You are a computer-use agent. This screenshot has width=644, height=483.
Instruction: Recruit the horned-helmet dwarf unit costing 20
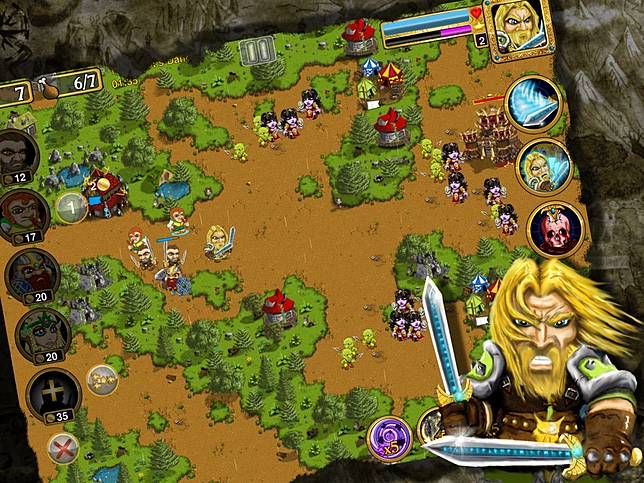pyautogui.click(x=32, y=275)
